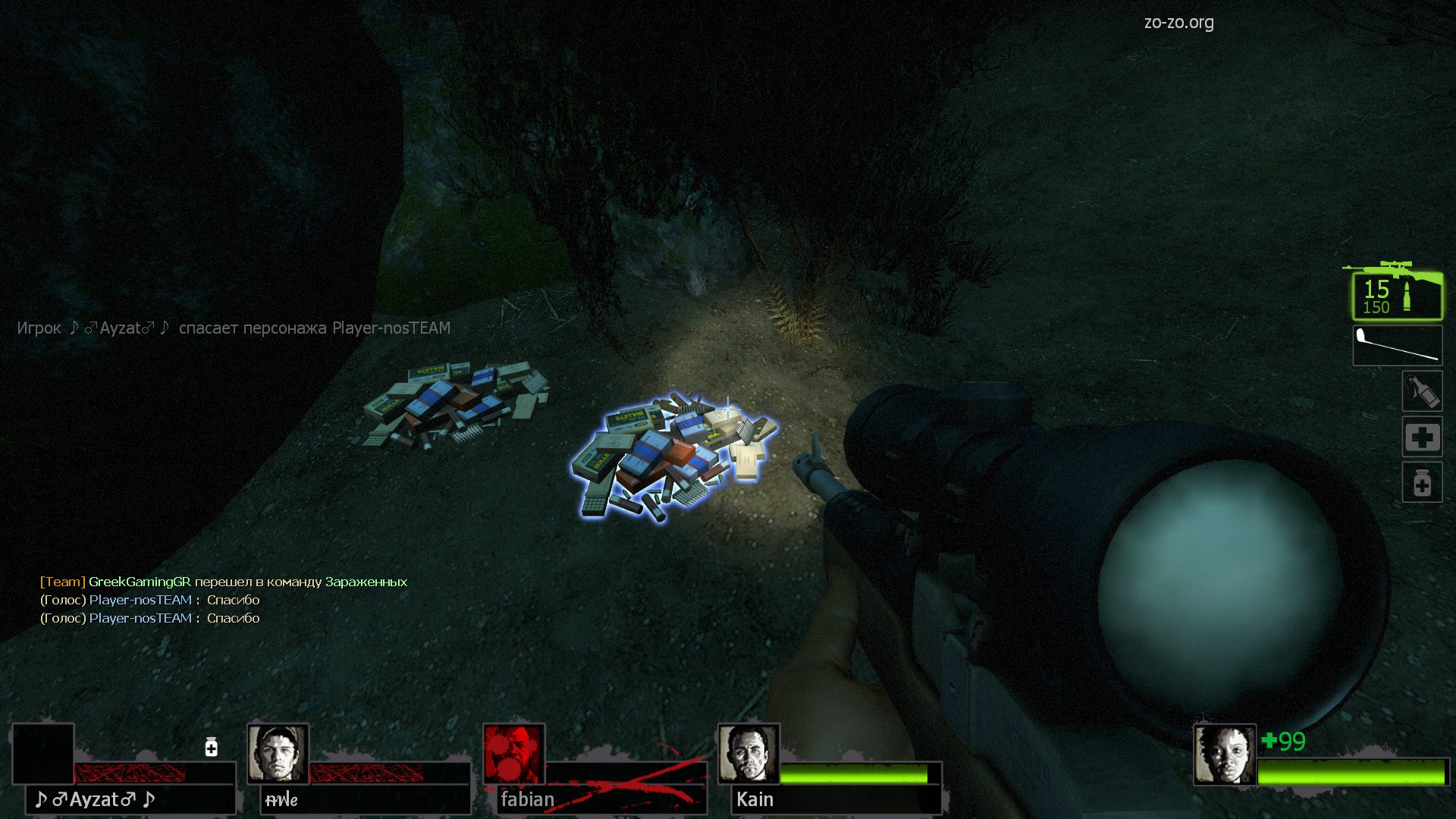1456x819 pixels.
Task: Click the Ayzat teammate name panel
Action: pos(130,799)
